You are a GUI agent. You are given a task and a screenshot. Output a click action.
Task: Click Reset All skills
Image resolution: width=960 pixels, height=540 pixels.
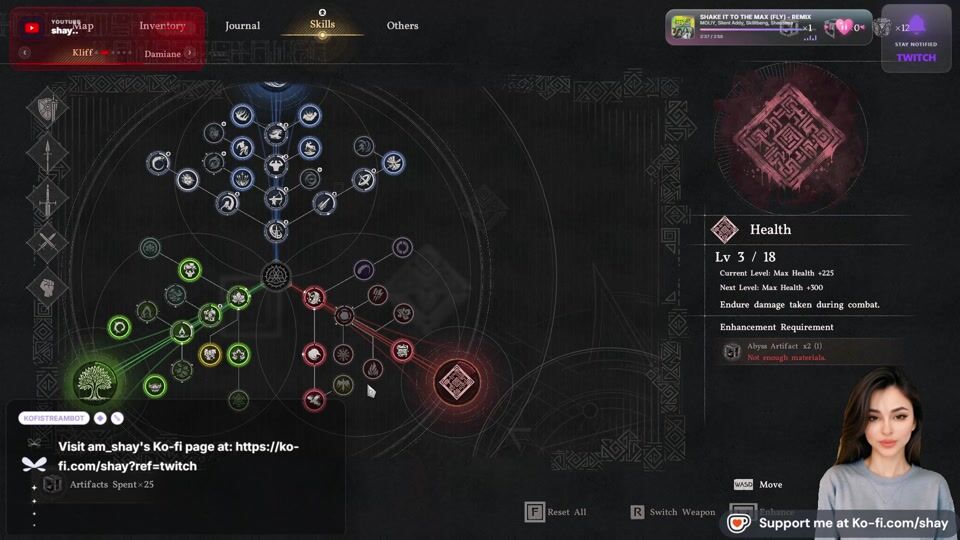[x=555, y=512]
